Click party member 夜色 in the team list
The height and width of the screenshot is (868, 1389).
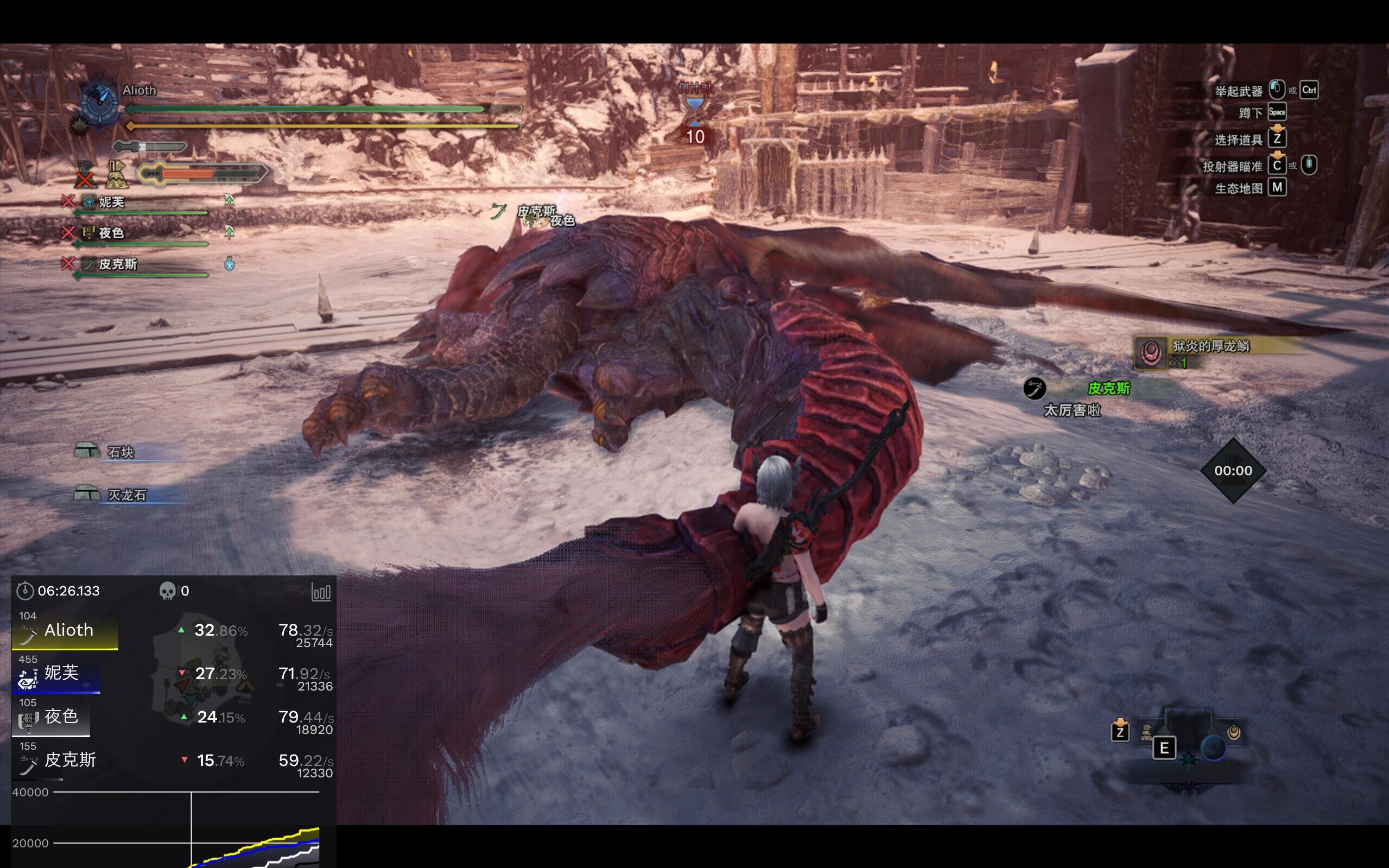(111, 233)
